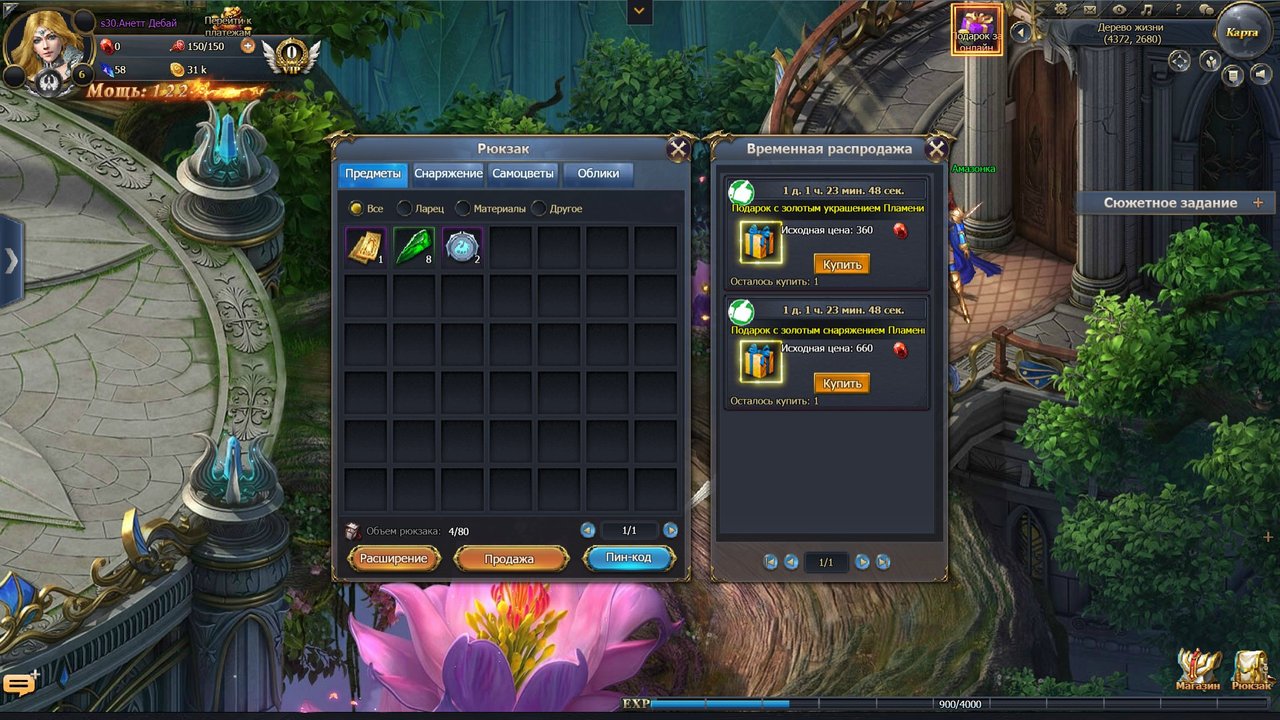
Task: Open the Самоцветы gems tab
Action: point(523,174)
